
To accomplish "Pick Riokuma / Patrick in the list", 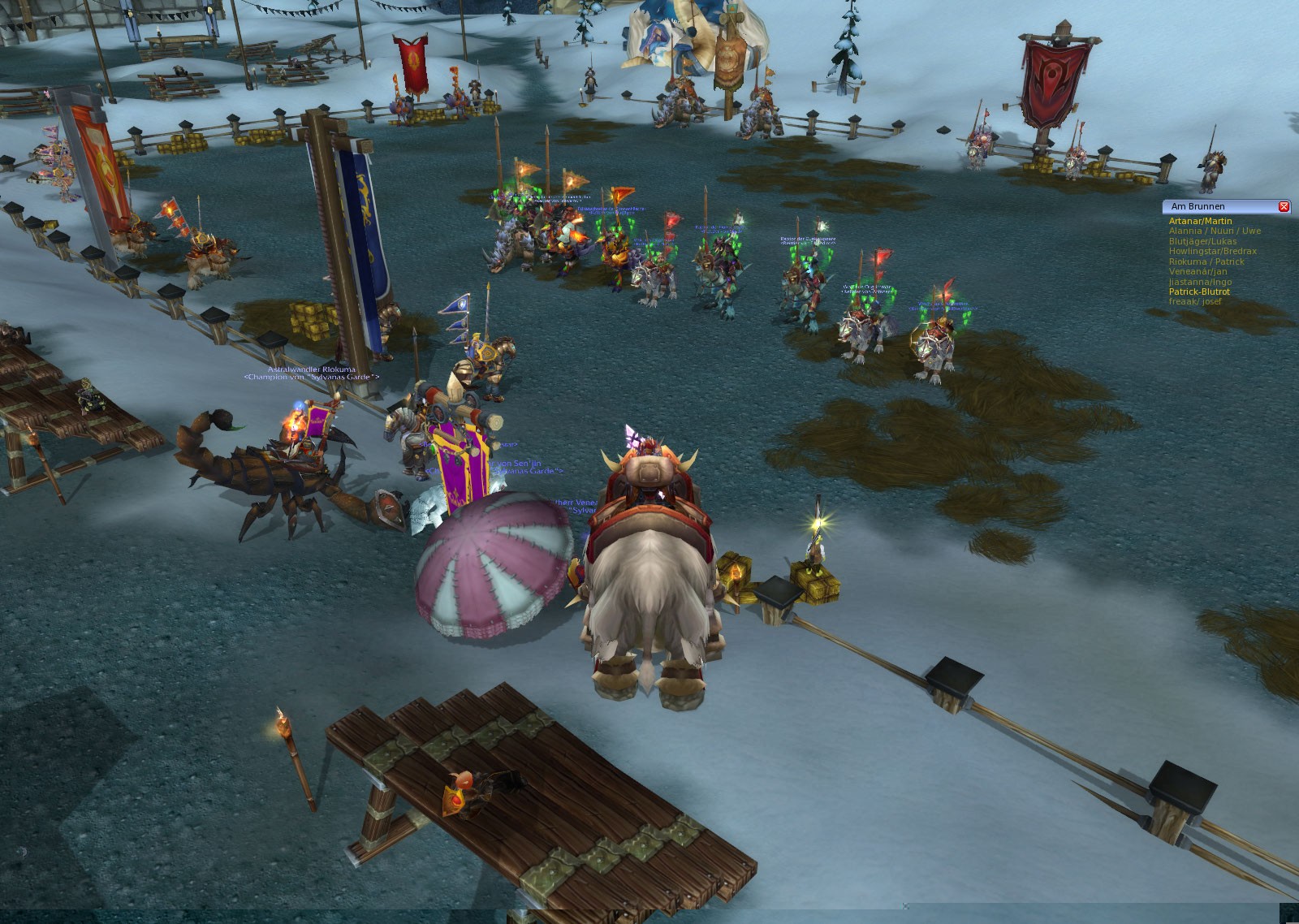I will coord(1206,261).
